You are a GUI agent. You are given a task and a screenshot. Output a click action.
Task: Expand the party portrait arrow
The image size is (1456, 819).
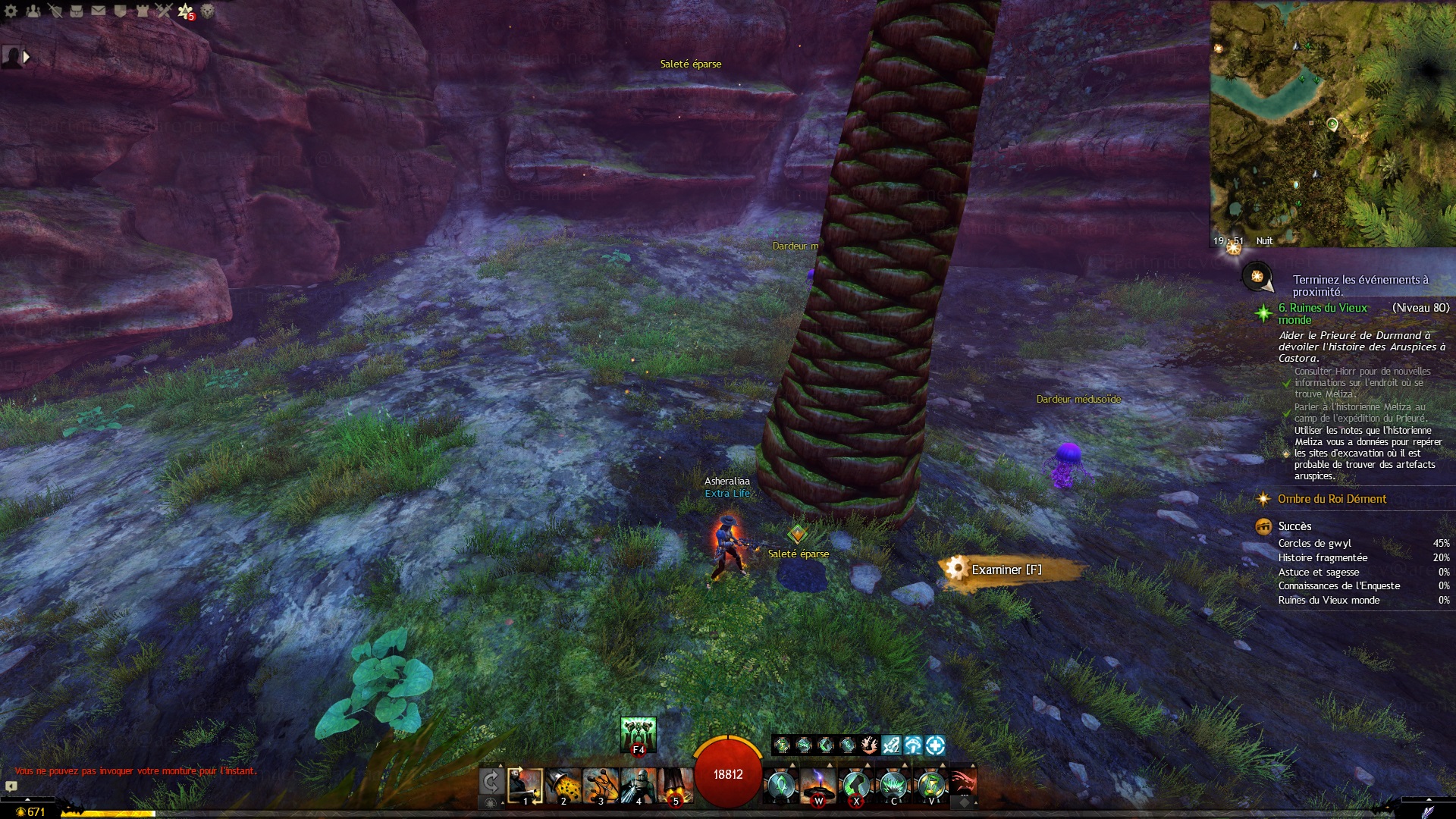tap(27, 57)
